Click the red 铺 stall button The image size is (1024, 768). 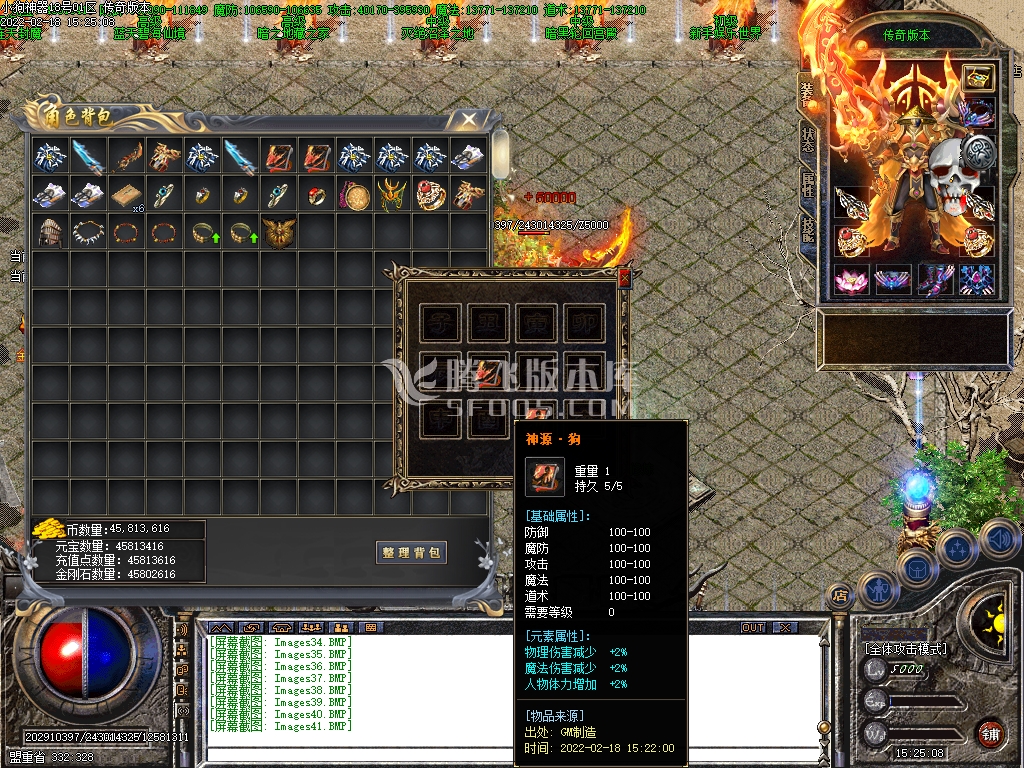(x=990, y=733)
